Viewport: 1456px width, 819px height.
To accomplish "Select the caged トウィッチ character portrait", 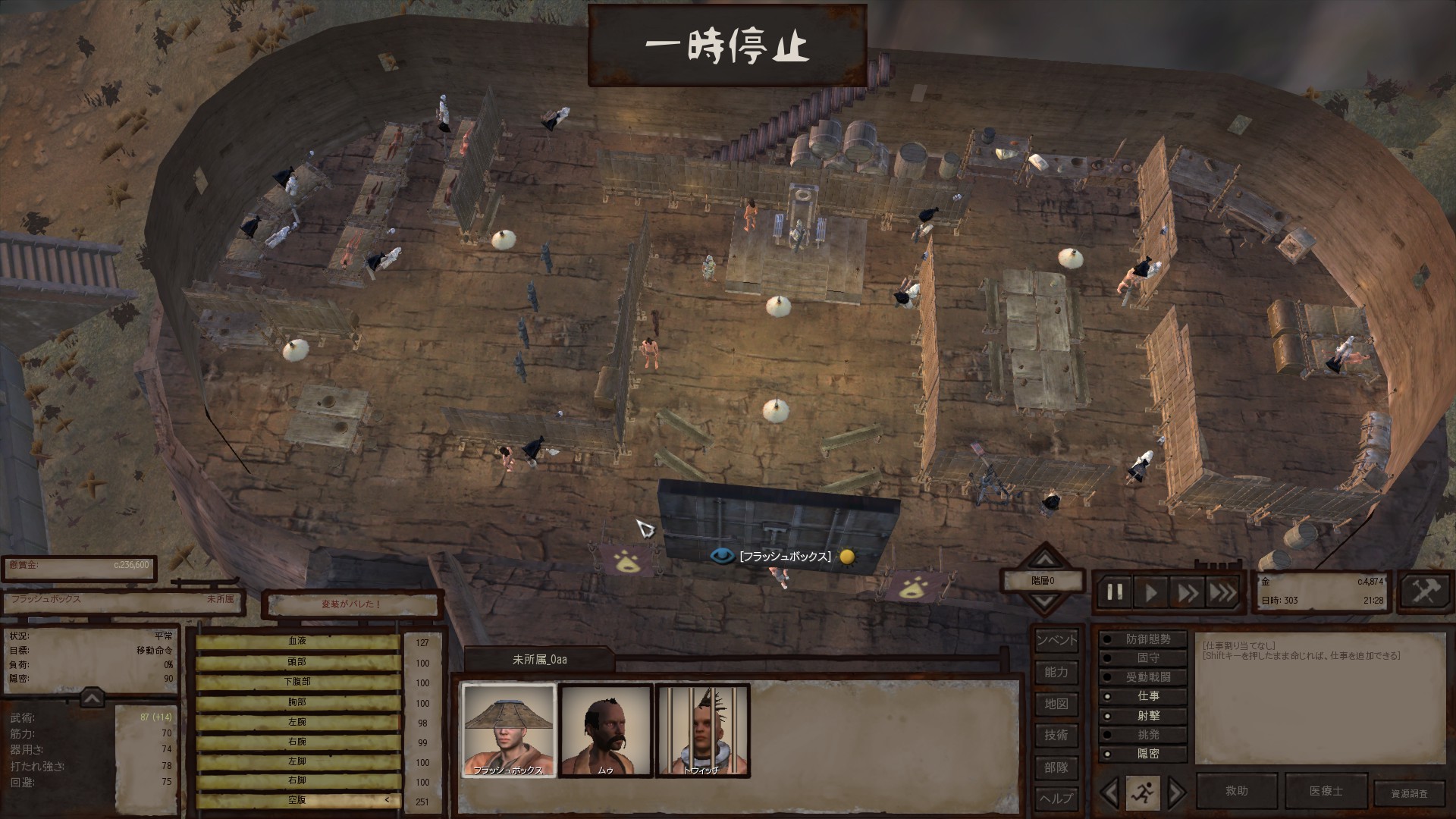I will (x=702, y=730).
